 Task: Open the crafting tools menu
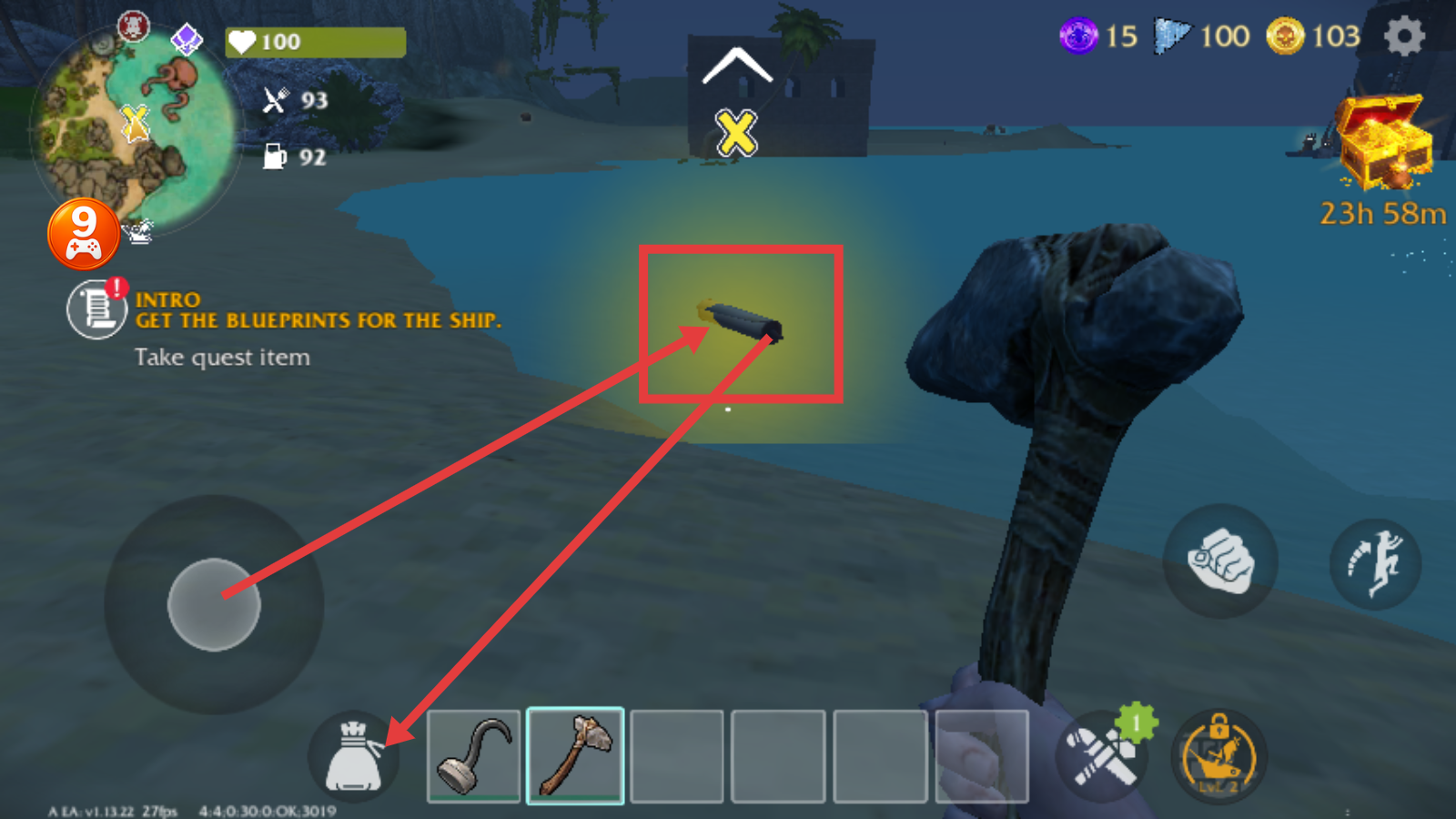(x=1103, y=755)
